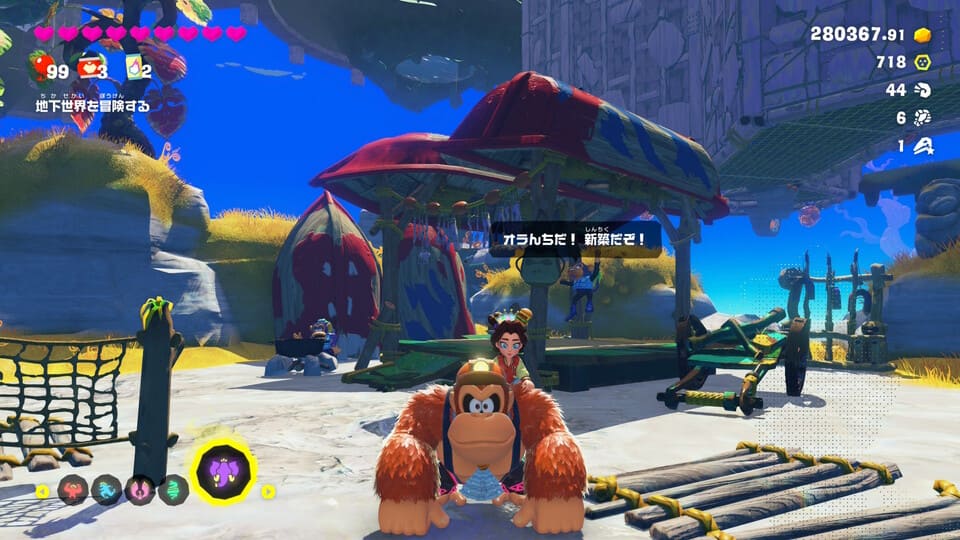Click the right yellow arrow beside the forms
The height and width of the screenshot is (540, 960).
click(268, 491)
